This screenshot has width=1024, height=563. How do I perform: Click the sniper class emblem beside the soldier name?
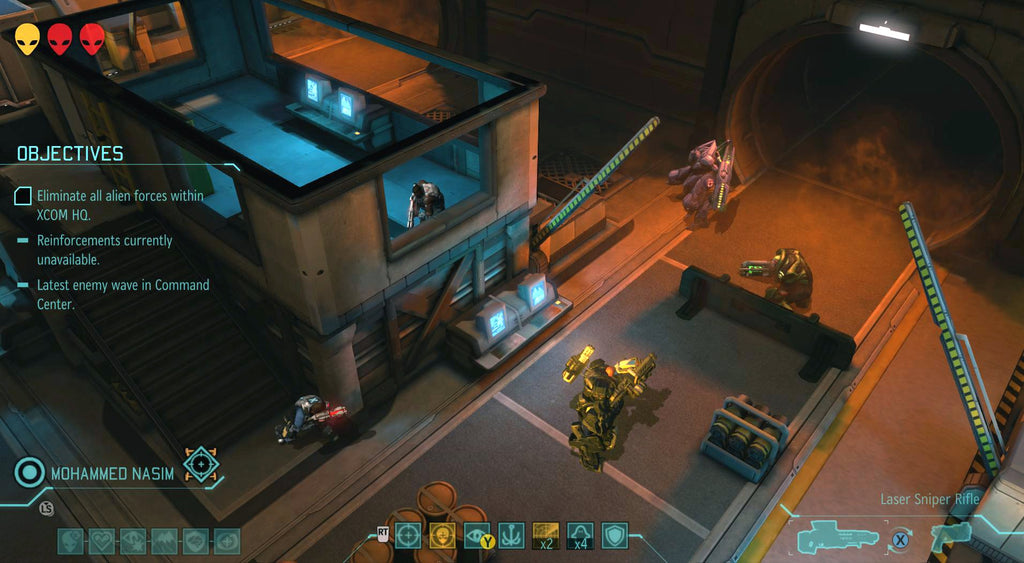pos(202,465)
